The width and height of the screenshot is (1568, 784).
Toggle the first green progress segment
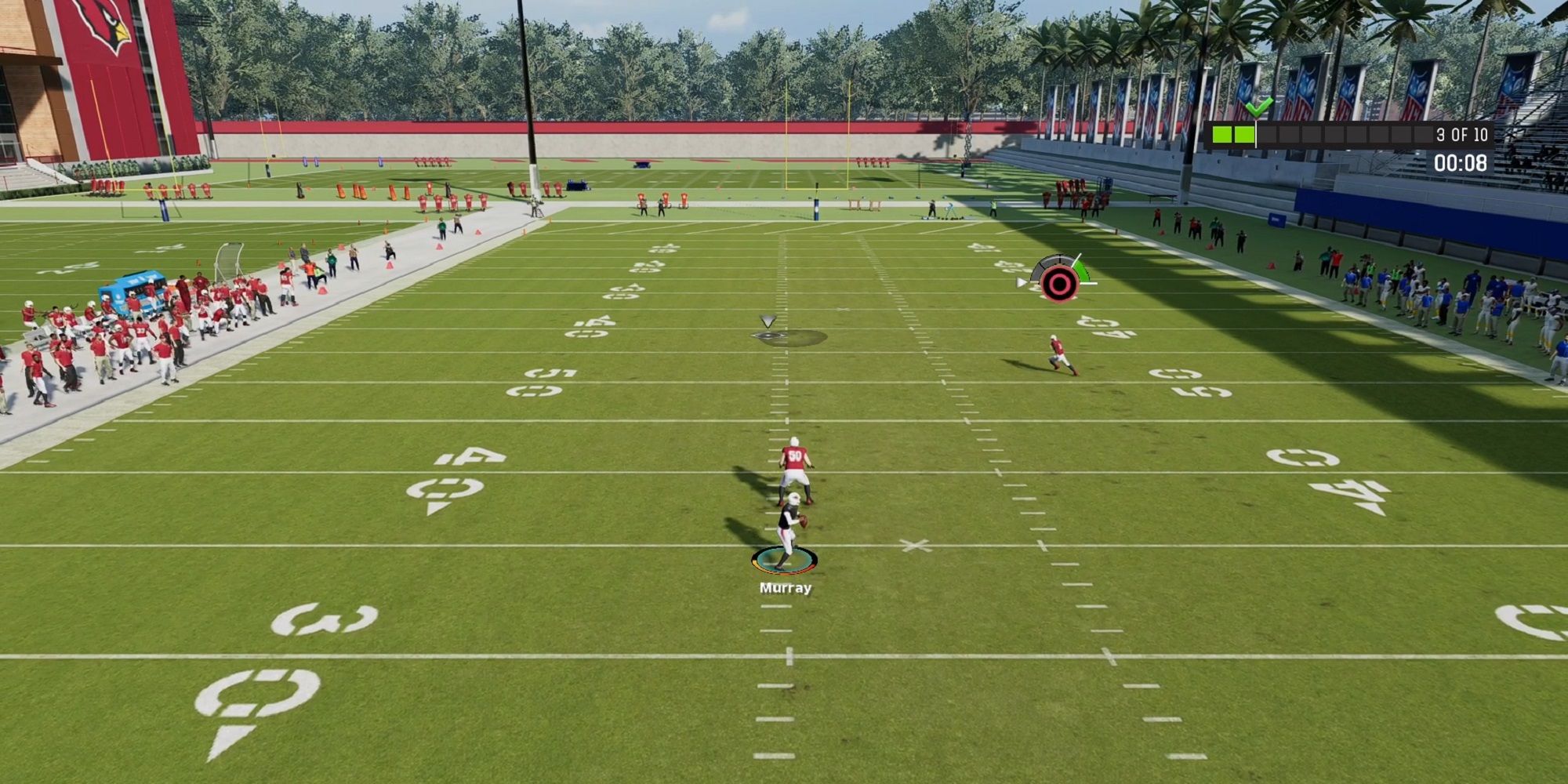pos(1221,135)
